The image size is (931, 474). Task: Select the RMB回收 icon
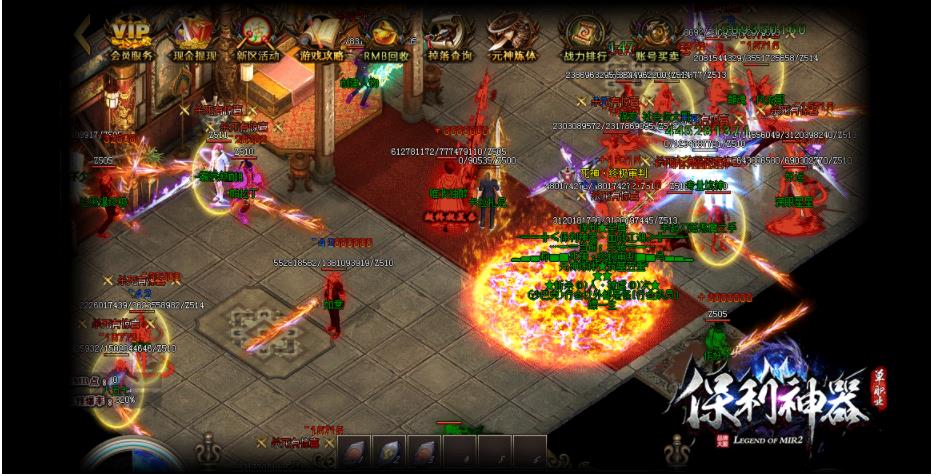point(385,38)
